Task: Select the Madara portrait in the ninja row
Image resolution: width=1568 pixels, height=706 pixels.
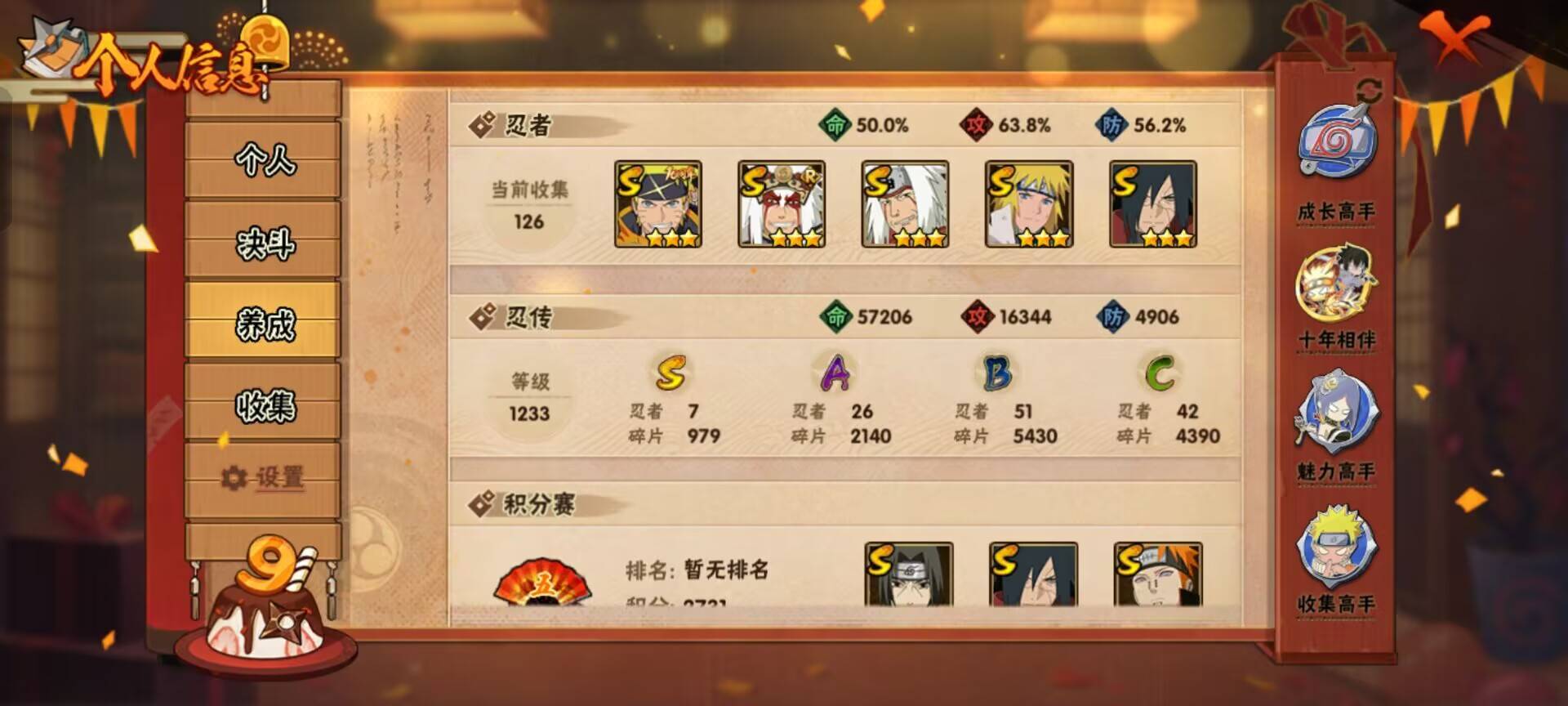Action: point(1151,204)
